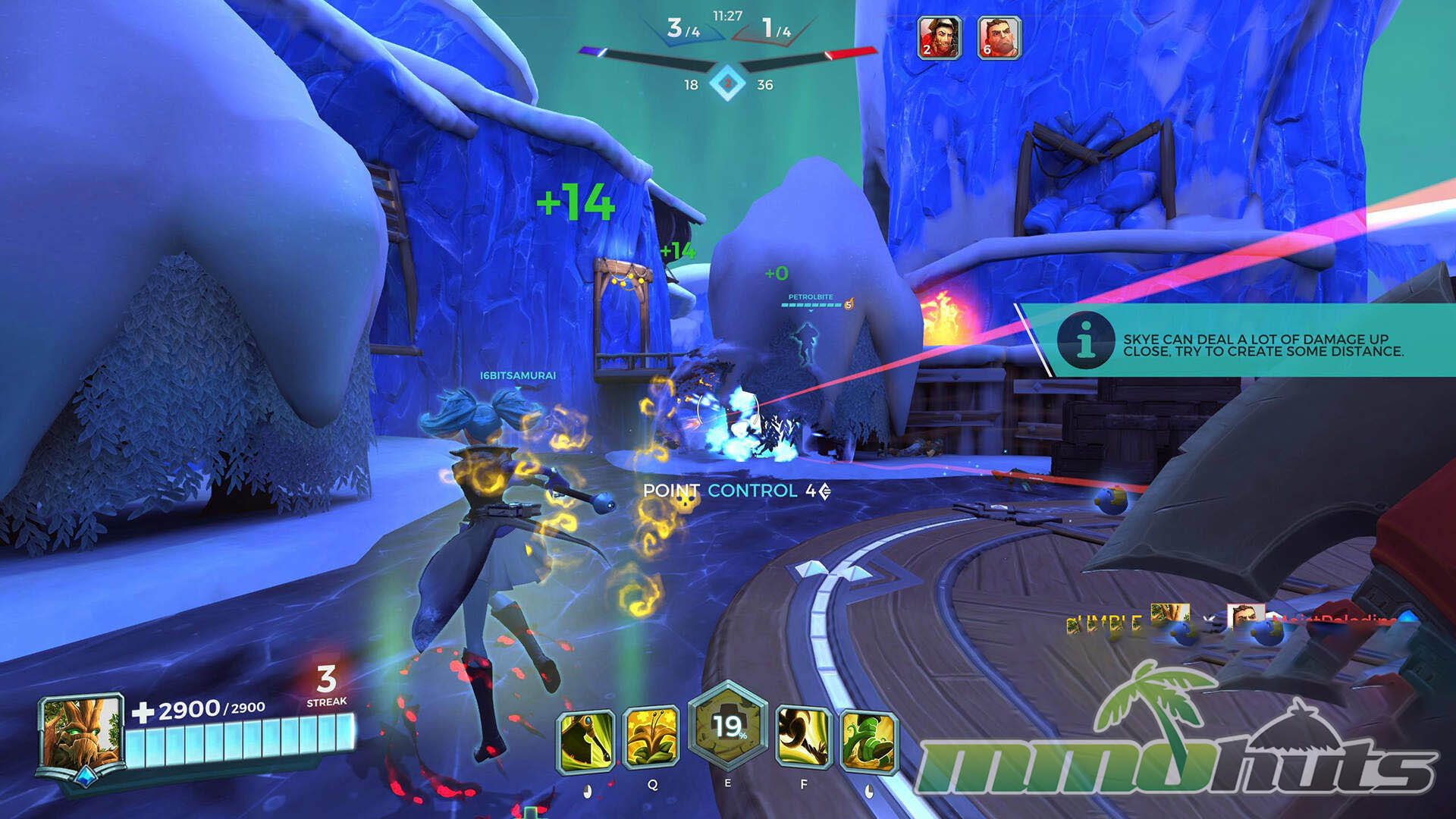This screenshot has height=819, width=1456.
Task: Select the short-haired enemy portrait marked 6
Action: [x=999, y=37]
